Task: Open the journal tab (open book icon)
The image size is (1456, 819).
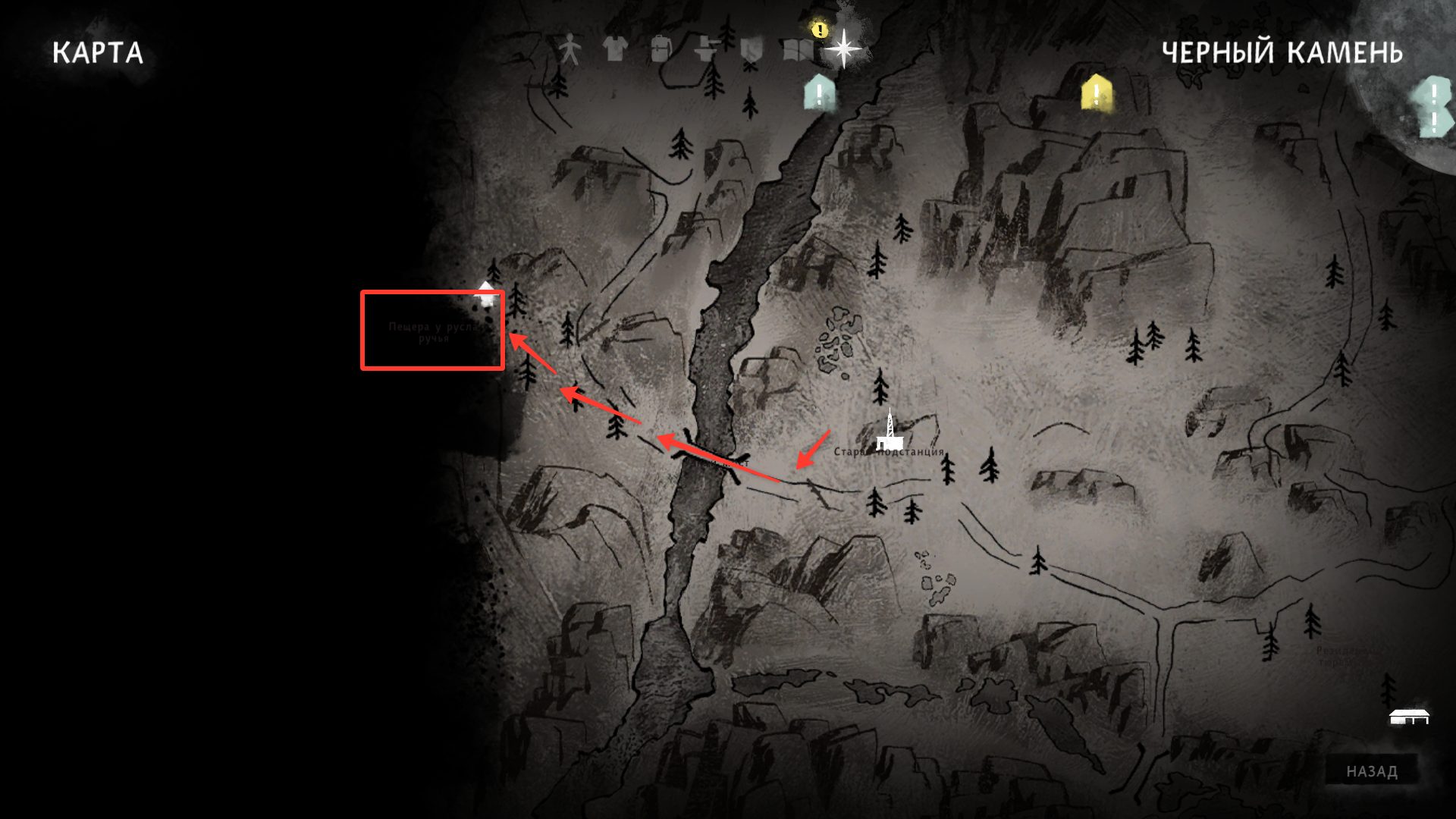Action: pyautogui.click(x=797, y=51)
